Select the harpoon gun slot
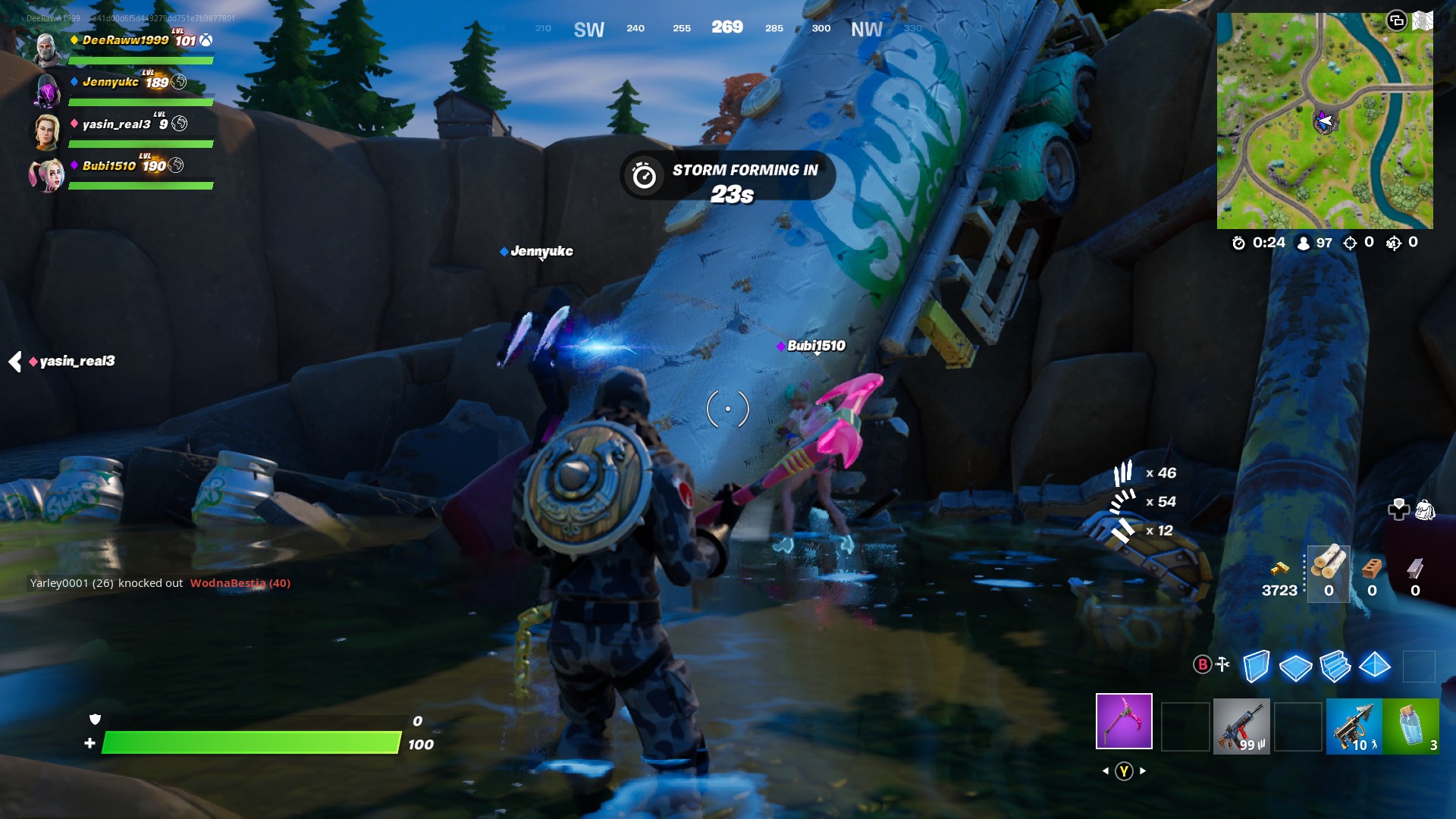 pos(1354,726)
